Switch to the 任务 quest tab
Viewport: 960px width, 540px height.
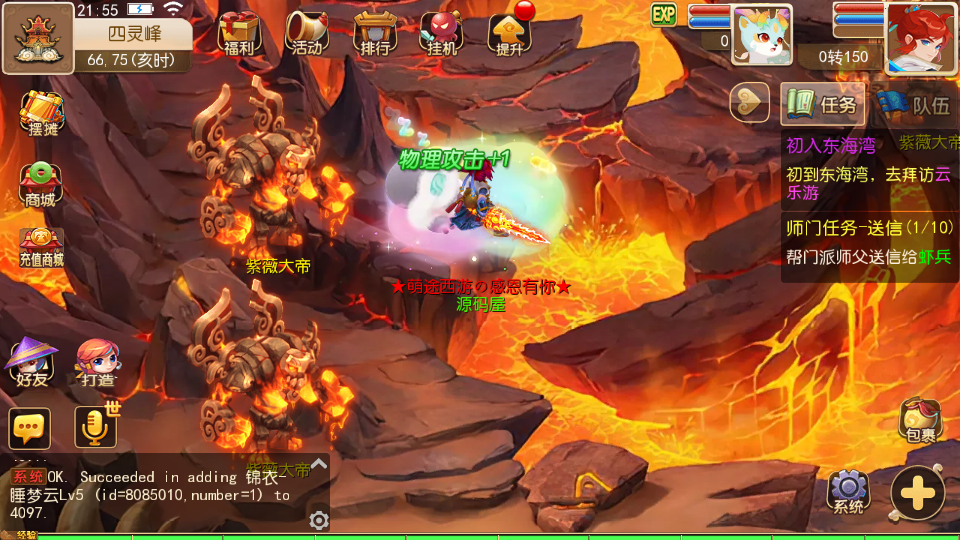(x=823, y=103)
